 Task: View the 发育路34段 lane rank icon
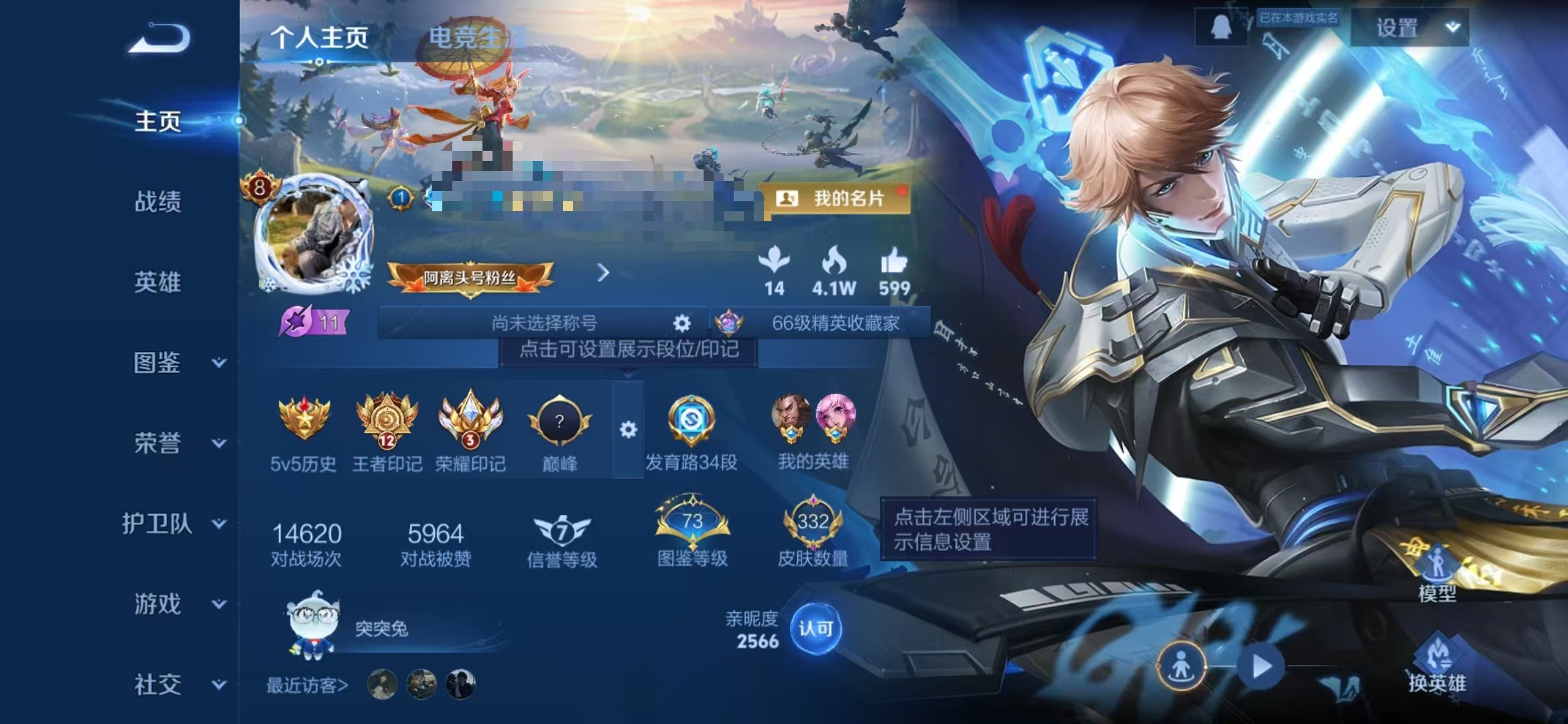692,422
